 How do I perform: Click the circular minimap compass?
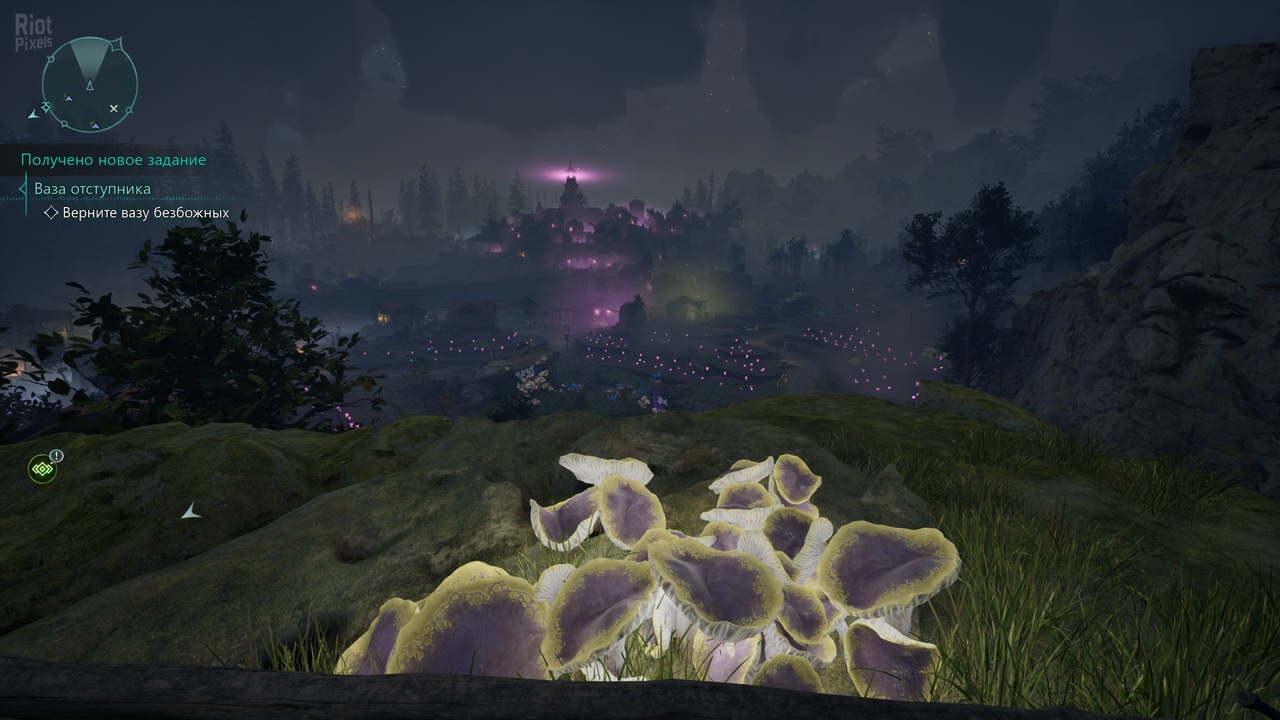(x=89, y=84)
